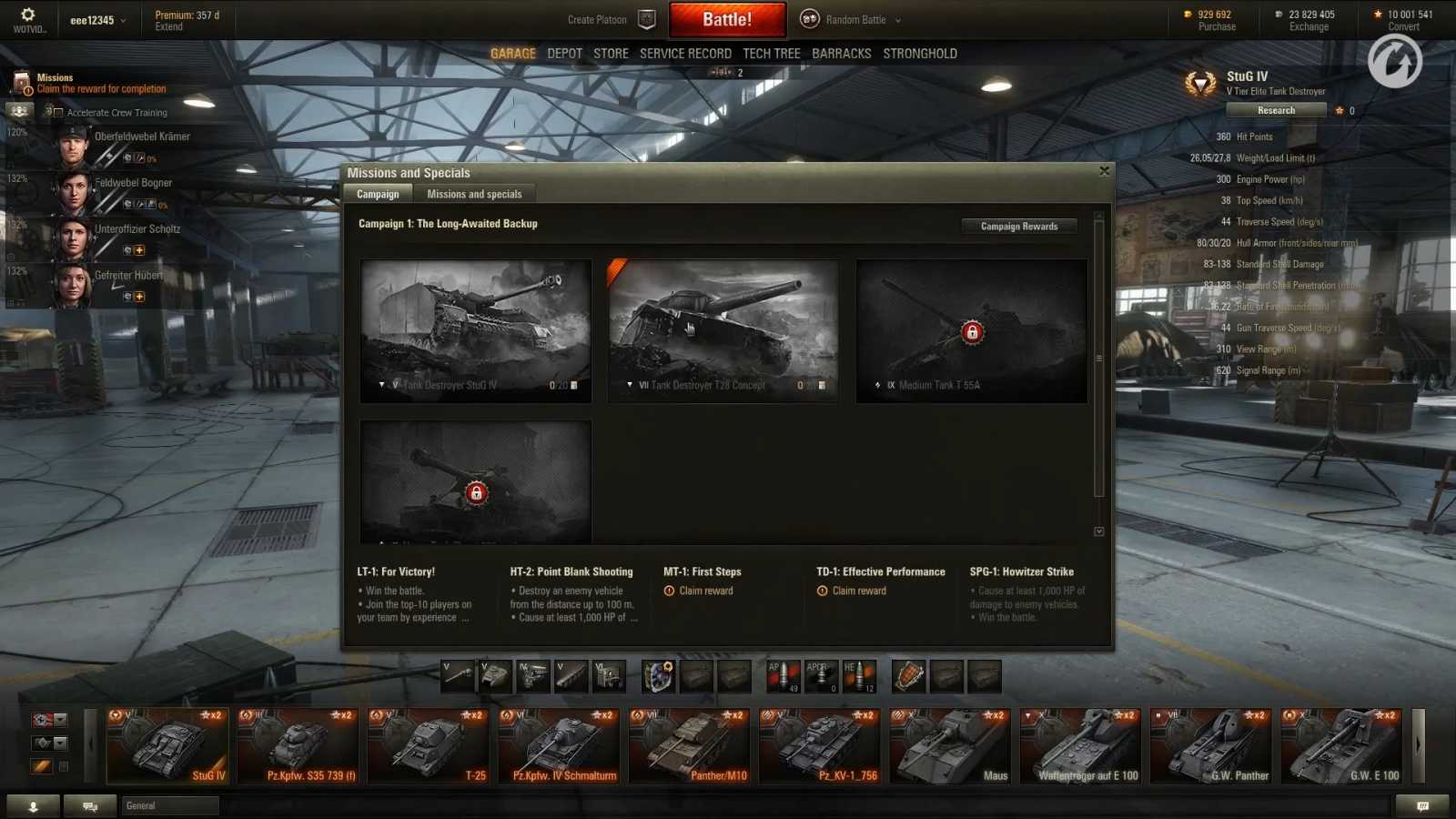1456x819 pixels.
Task: Select the APCR shell slot
Action: click(x=822, y=675)
